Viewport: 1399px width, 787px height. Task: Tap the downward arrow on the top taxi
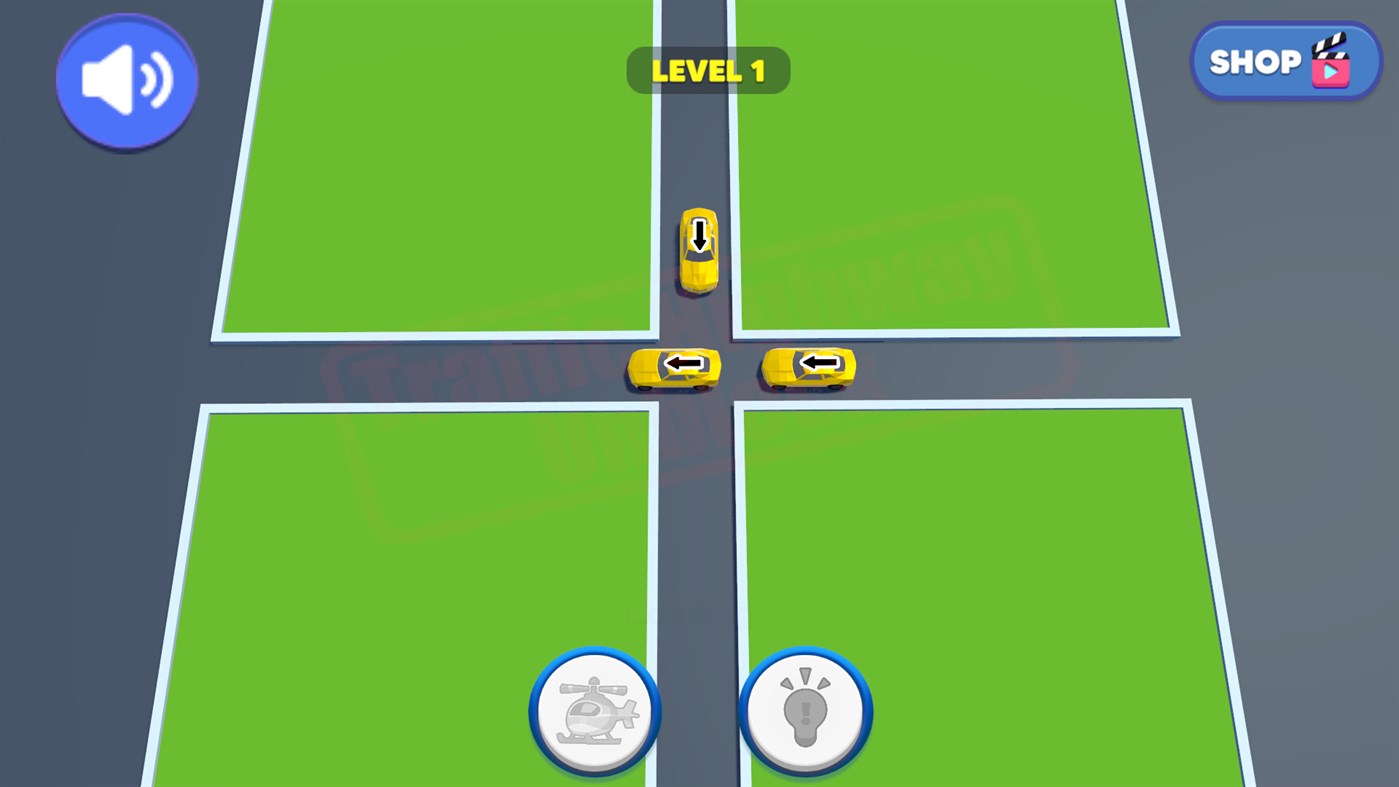698,237
